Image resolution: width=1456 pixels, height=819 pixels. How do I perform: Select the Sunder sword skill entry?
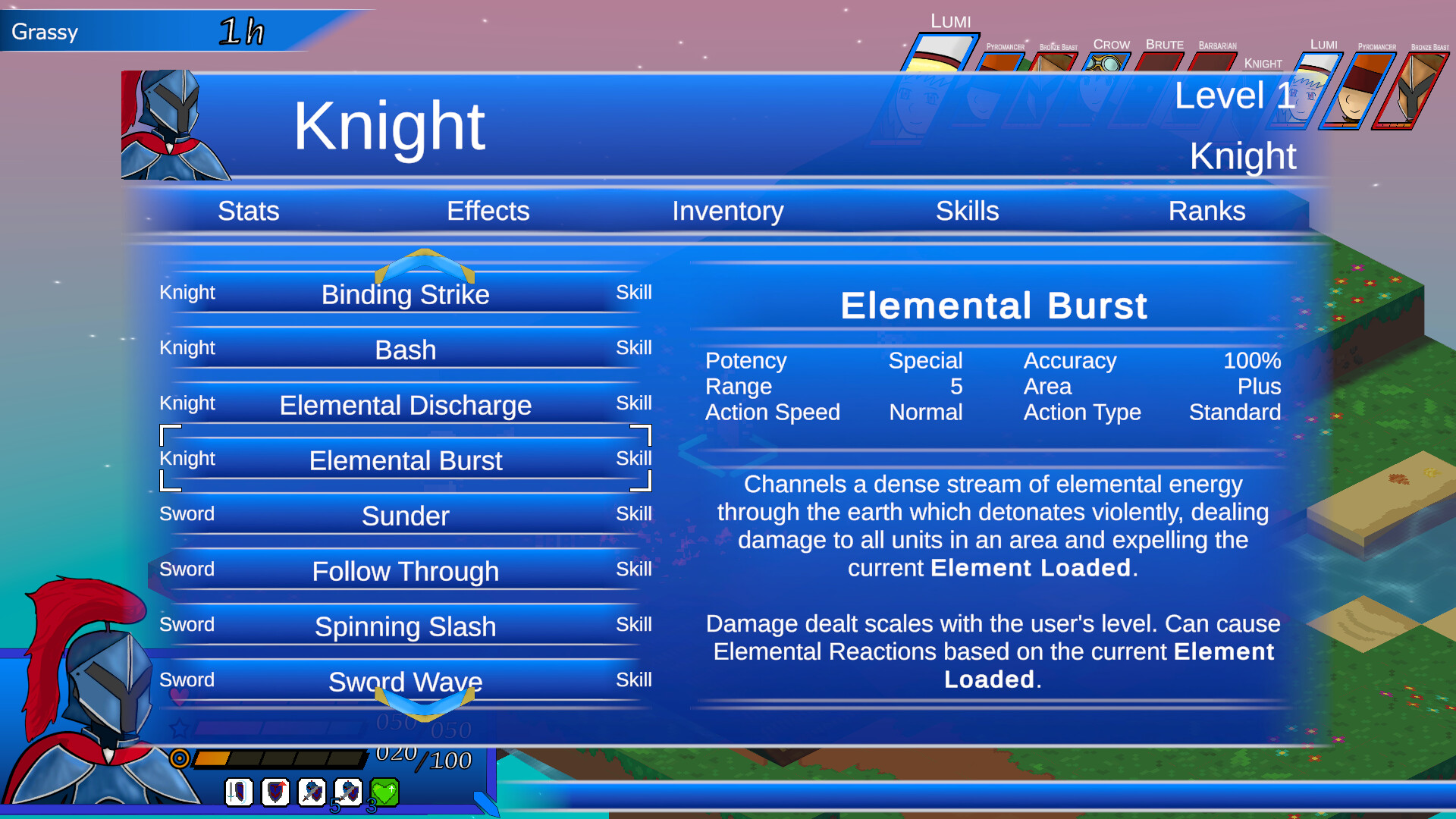coord(406,516)
